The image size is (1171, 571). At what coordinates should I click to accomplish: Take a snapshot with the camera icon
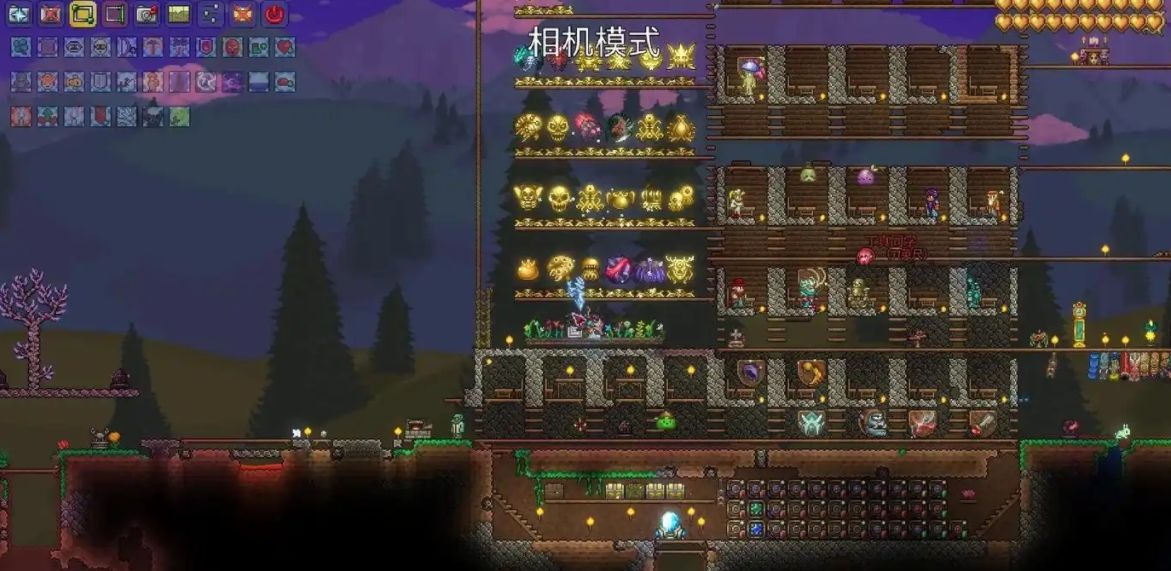(x=147, y=14)
